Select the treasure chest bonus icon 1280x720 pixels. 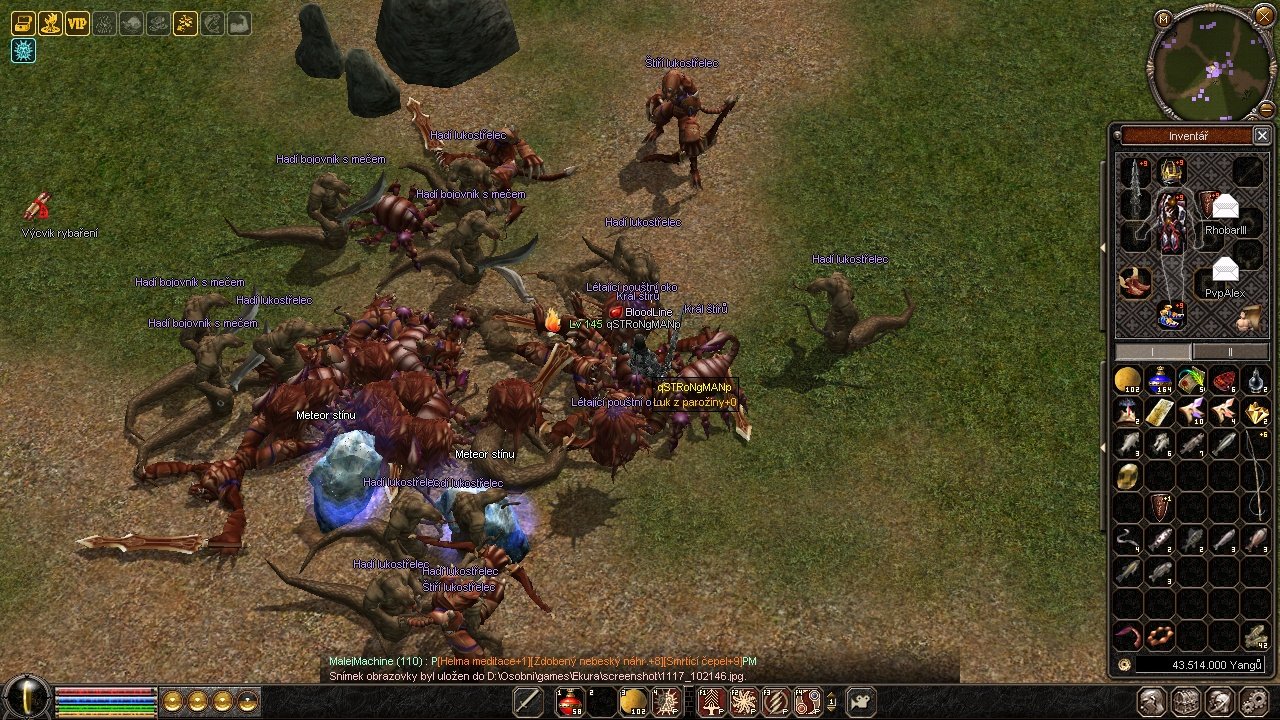23,23
